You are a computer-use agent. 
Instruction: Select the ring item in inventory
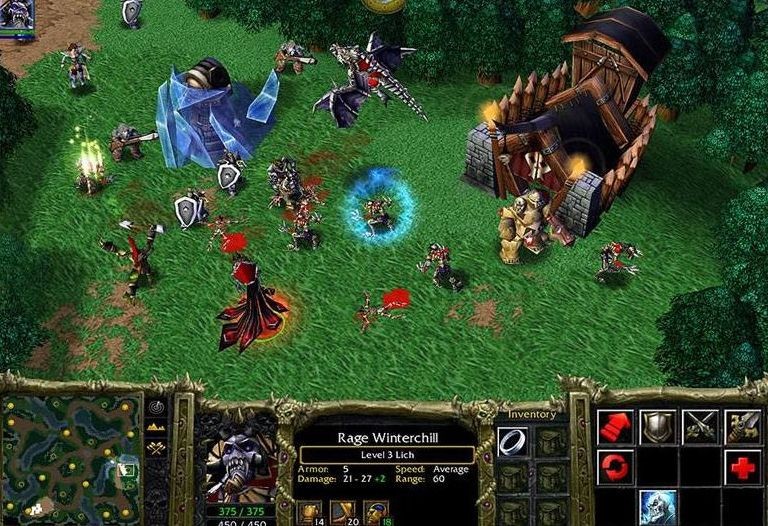(513, 441)
